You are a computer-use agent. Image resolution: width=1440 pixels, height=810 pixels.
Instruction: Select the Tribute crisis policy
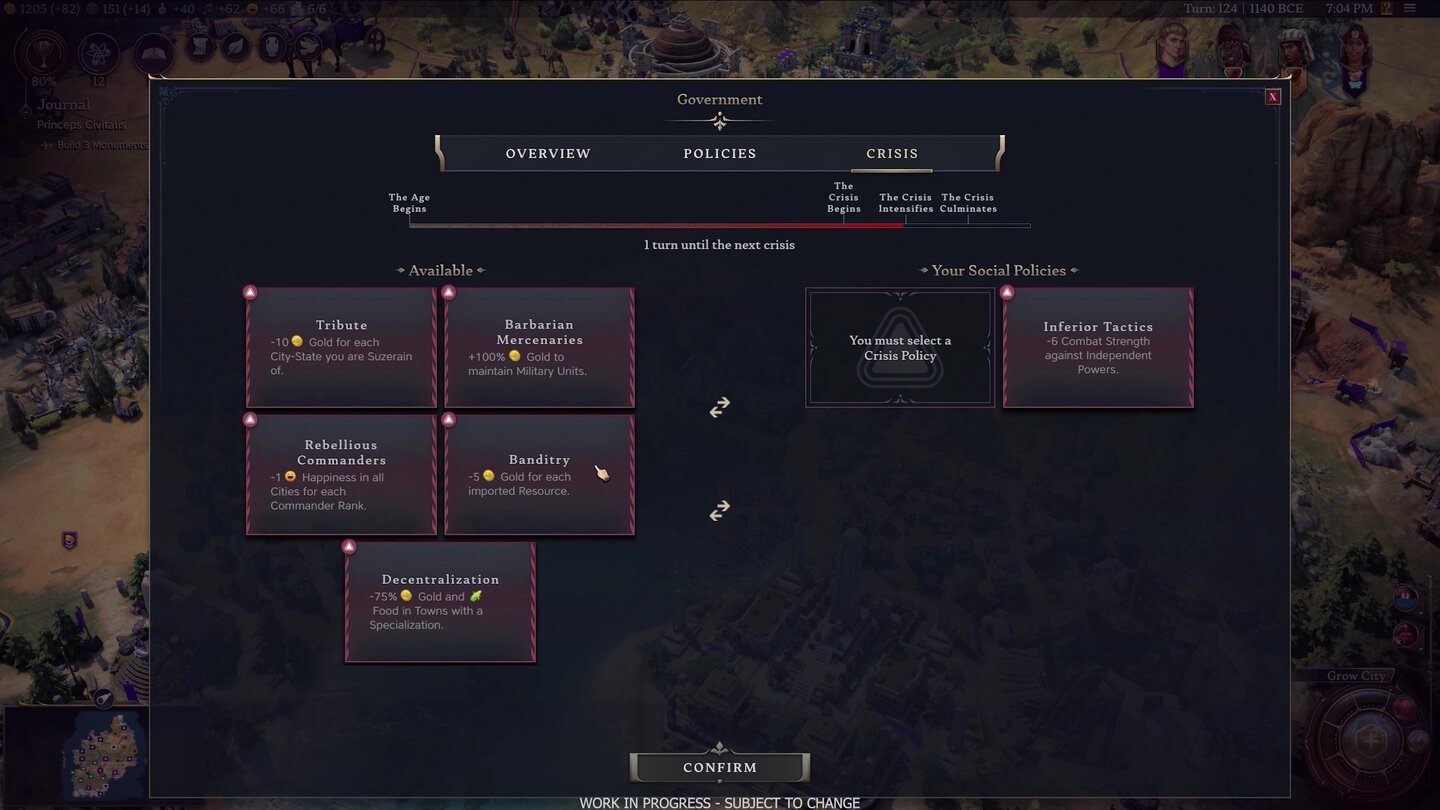(x=341, y=347)
